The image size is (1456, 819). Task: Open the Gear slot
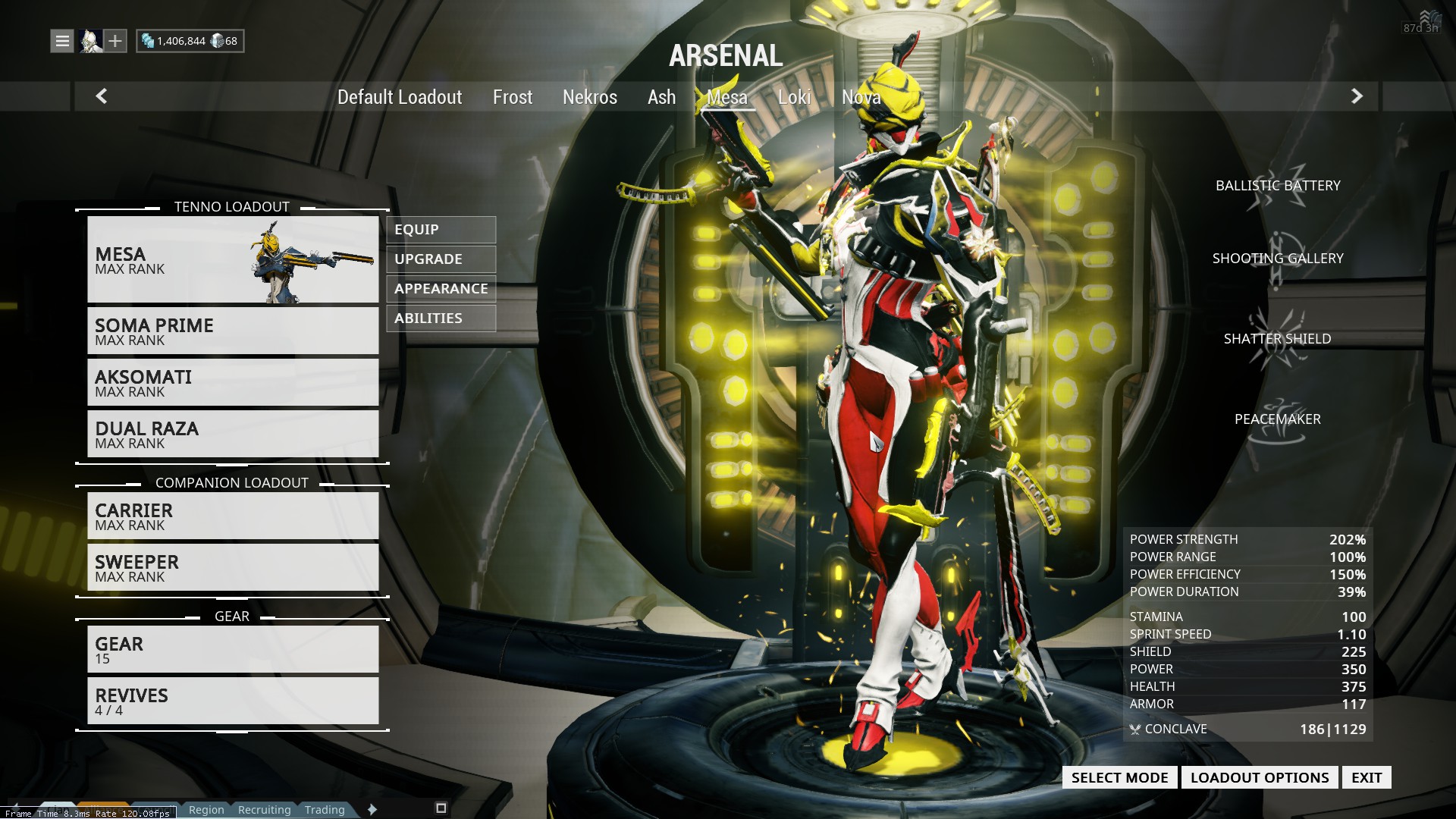(233, 650)
